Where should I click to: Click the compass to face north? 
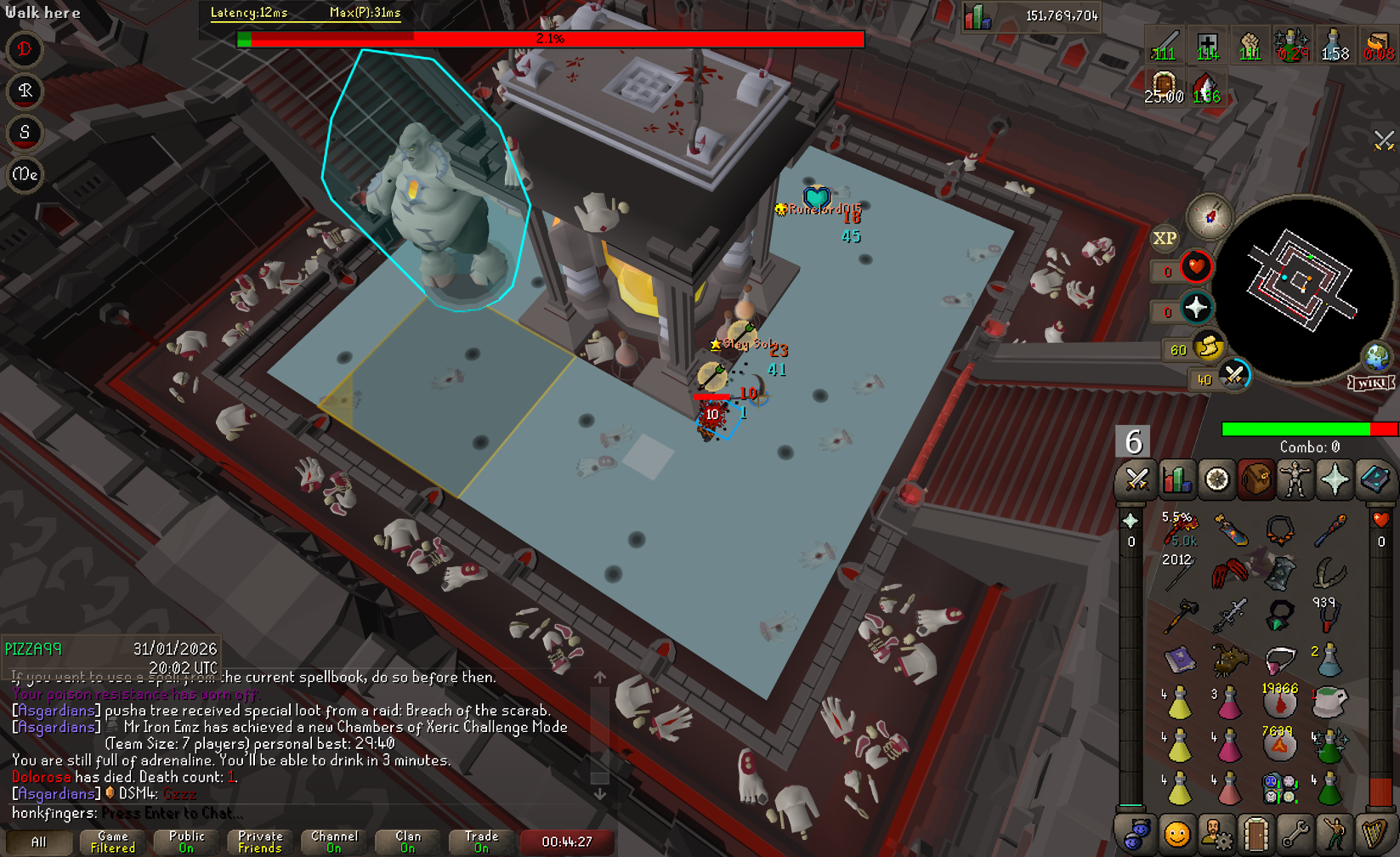(x=1210, y=217)
